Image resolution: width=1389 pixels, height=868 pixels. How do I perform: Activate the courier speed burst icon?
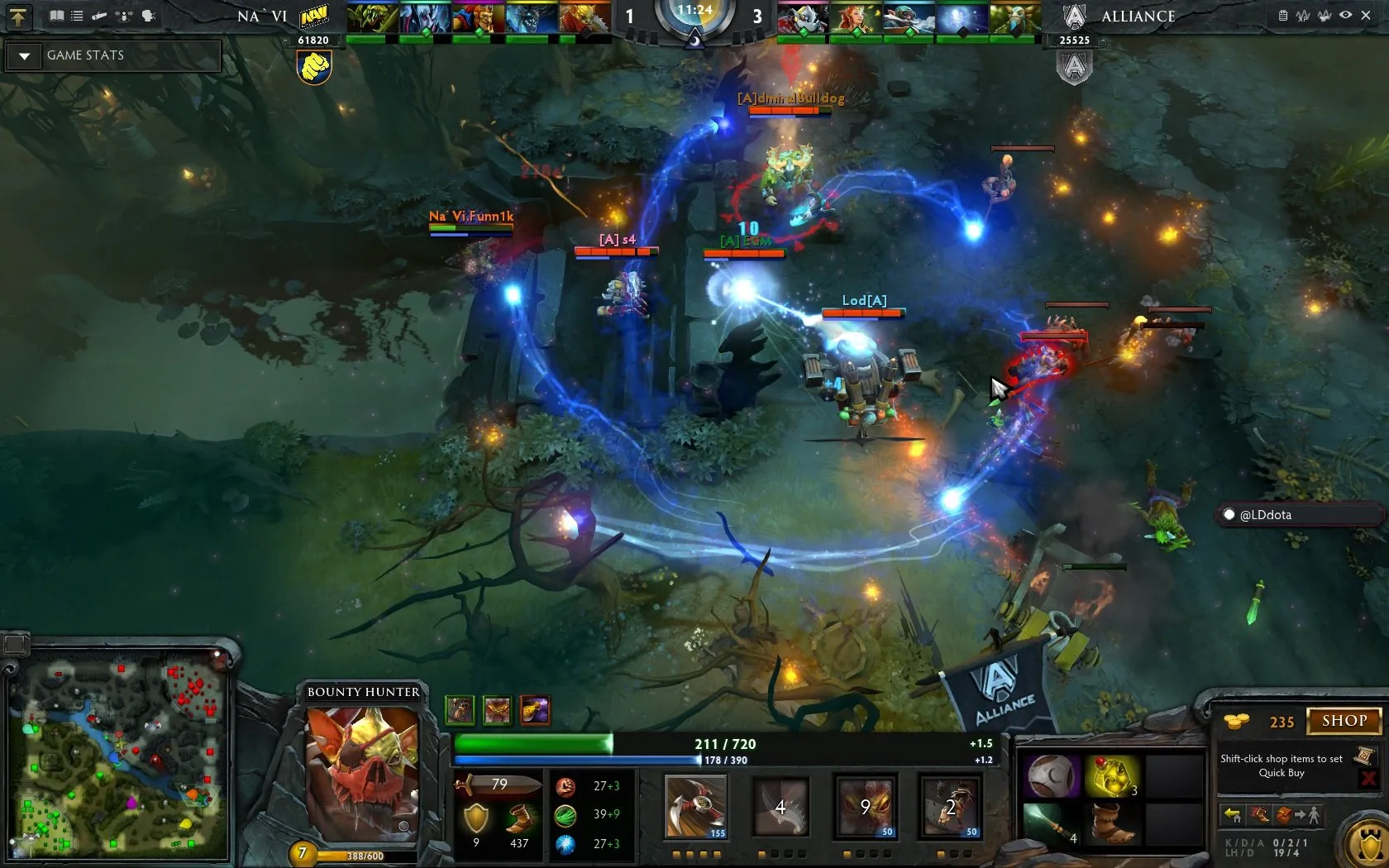(x=1260, y=816)
